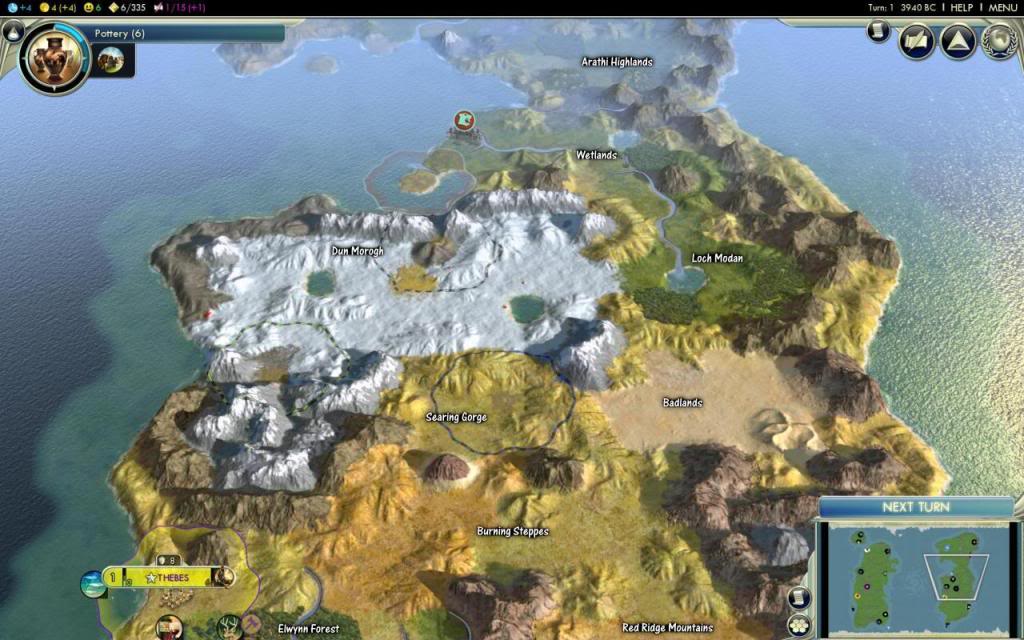The image size is (1024, 640).
Task: Open minimap options scroll button
Action: pyautogui.click(x=799, y=598)
